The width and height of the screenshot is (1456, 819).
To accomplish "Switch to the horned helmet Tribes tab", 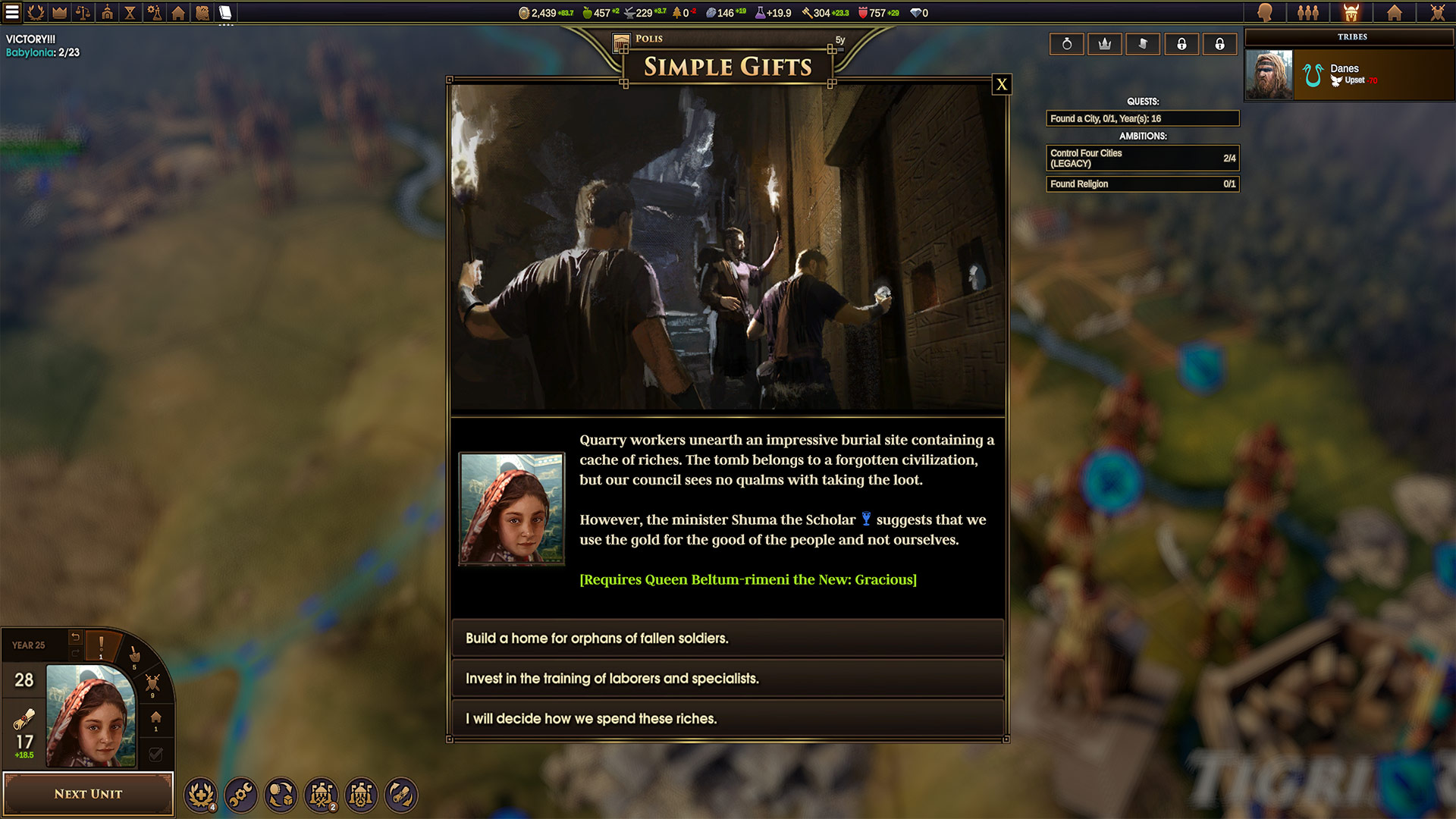I will click(x=1351, y=12).
